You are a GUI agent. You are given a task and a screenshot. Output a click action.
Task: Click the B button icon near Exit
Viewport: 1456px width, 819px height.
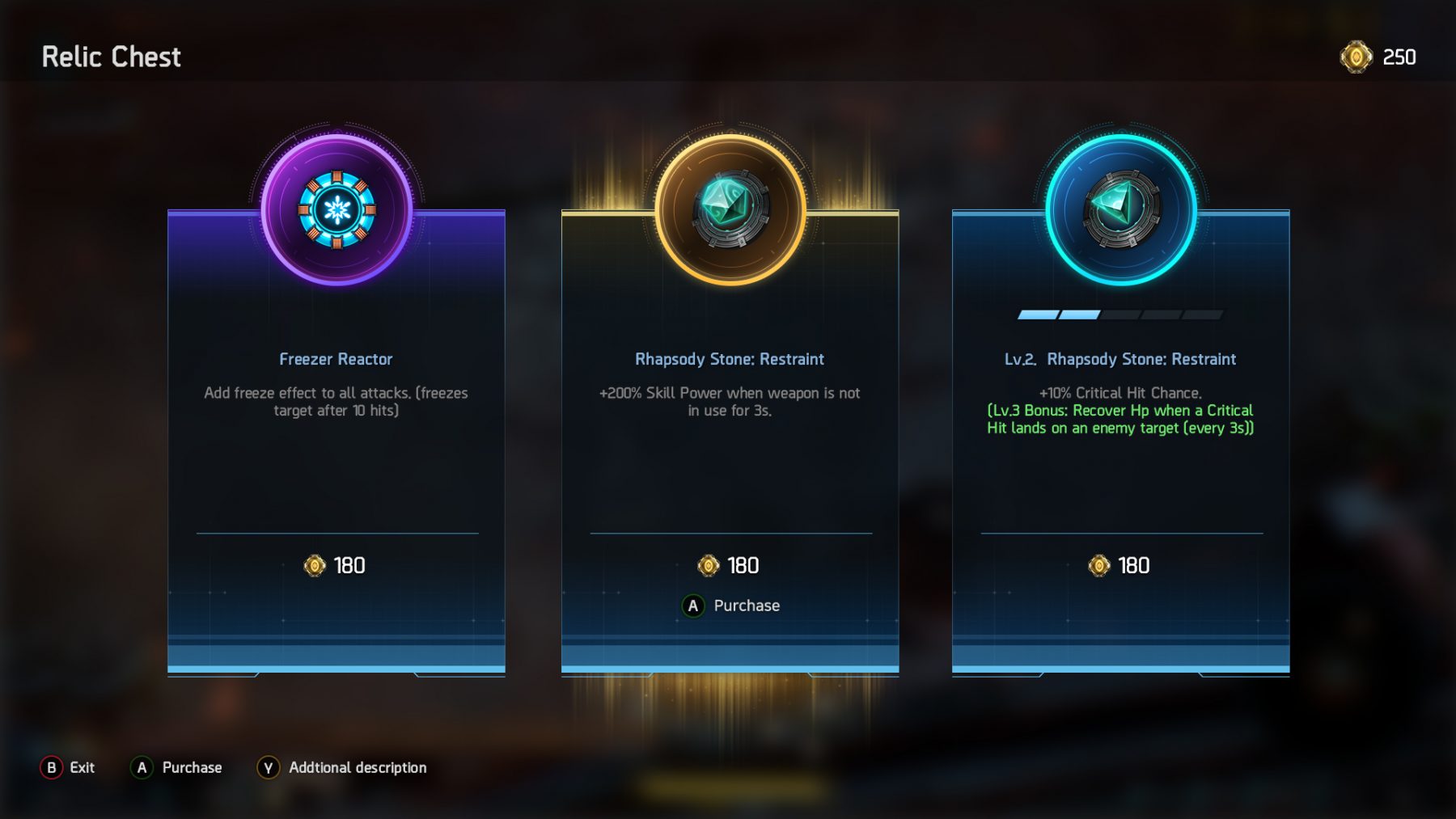click(51, 767)
